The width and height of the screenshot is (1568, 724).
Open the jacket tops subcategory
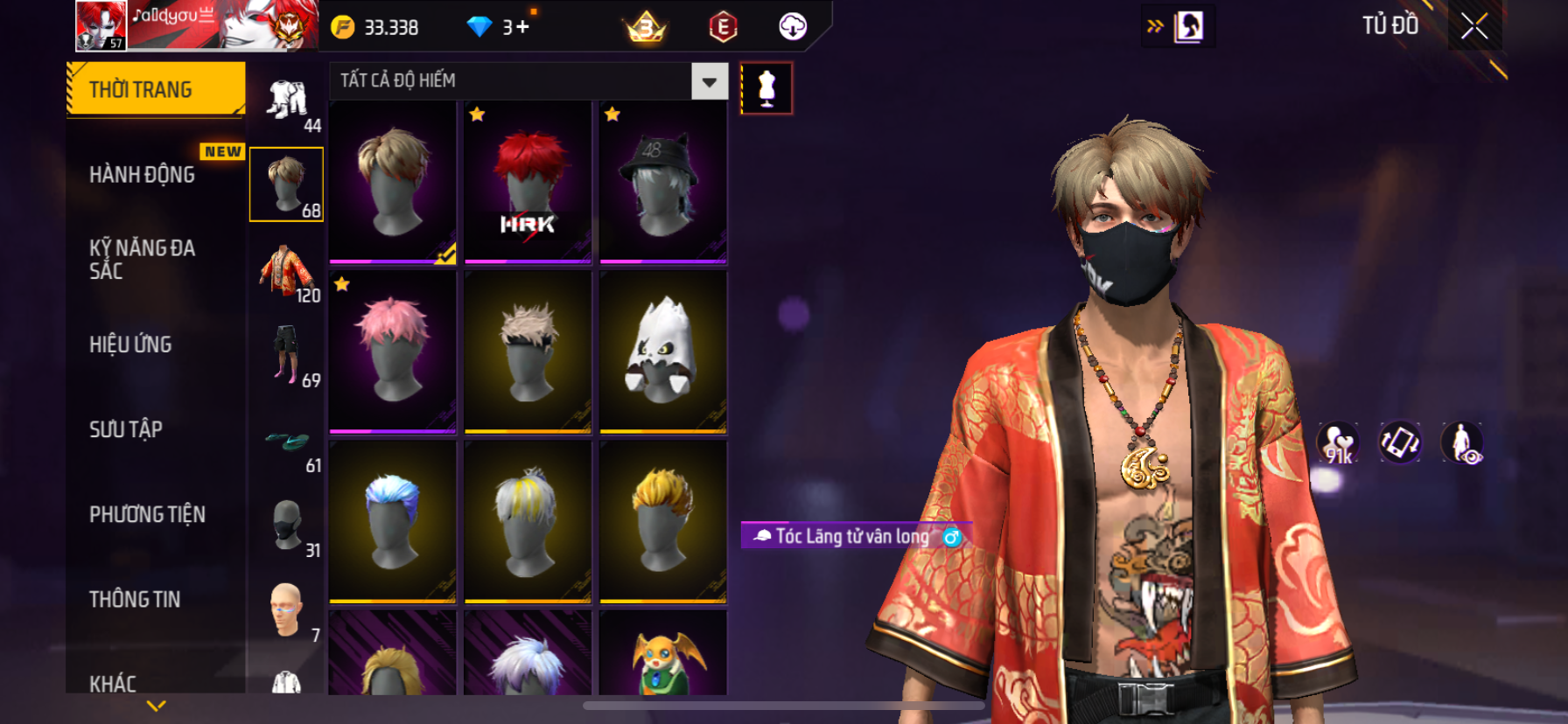(287, 270)
